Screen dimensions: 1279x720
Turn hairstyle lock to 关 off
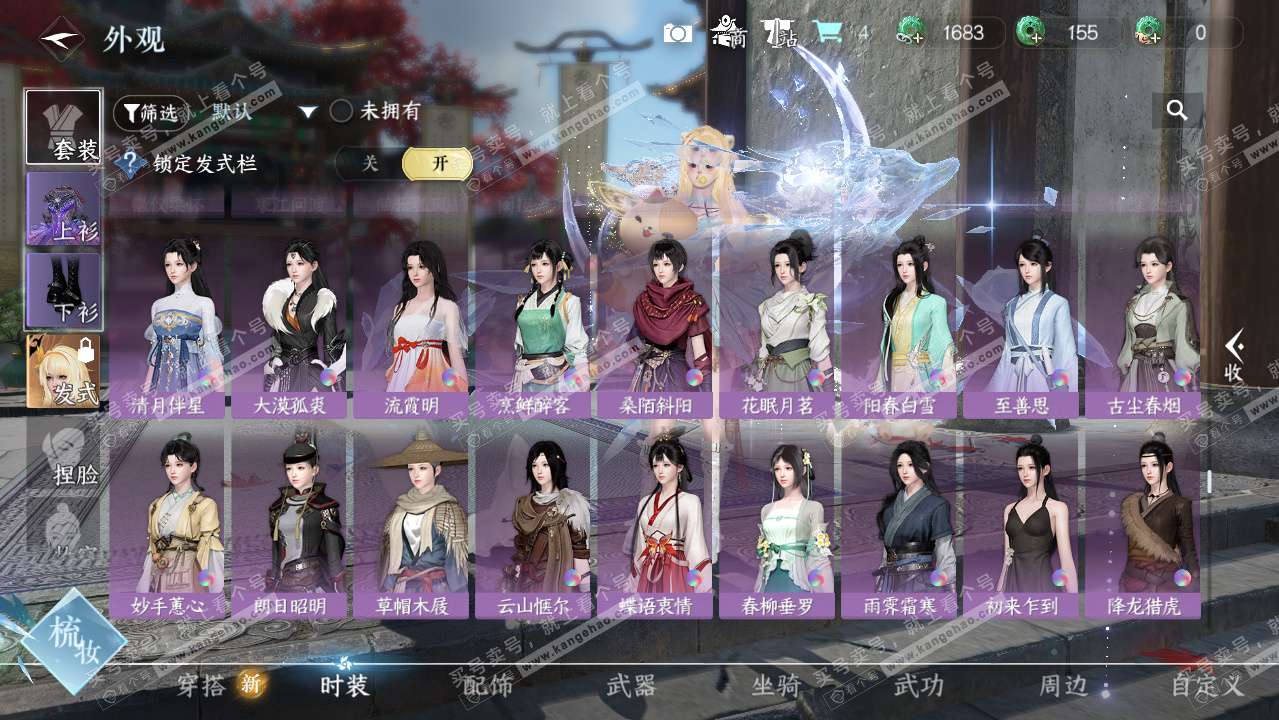point(370,164)
